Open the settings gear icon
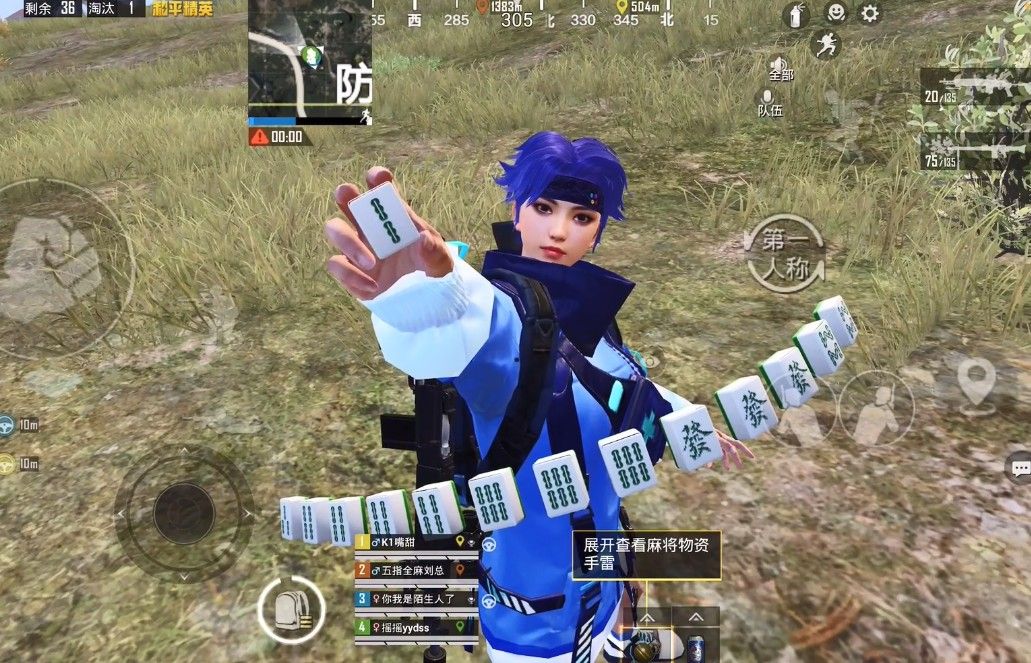Screen dimensions: 1031x663 pyautogui.click(x=870, y=13)
